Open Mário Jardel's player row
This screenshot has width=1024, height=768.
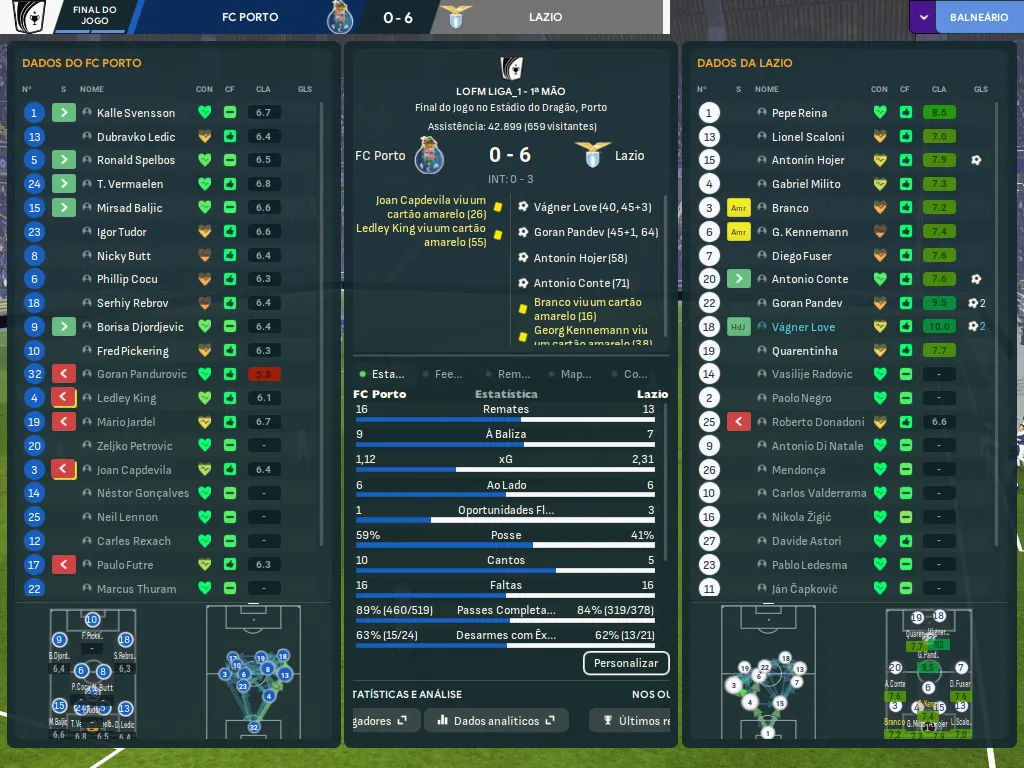(126, 422)
